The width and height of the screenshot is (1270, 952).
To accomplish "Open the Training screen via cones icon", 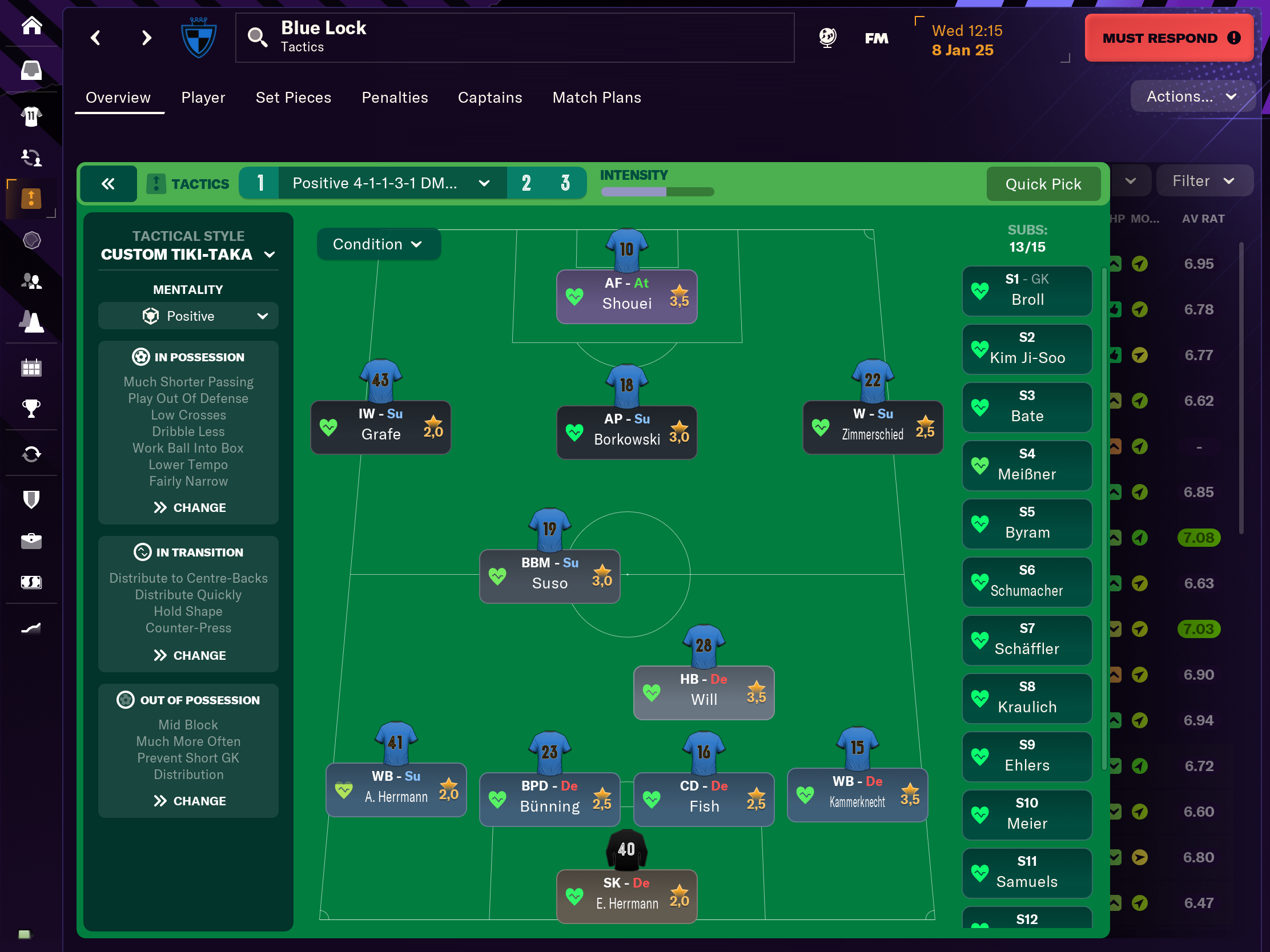I will [31, 322].
